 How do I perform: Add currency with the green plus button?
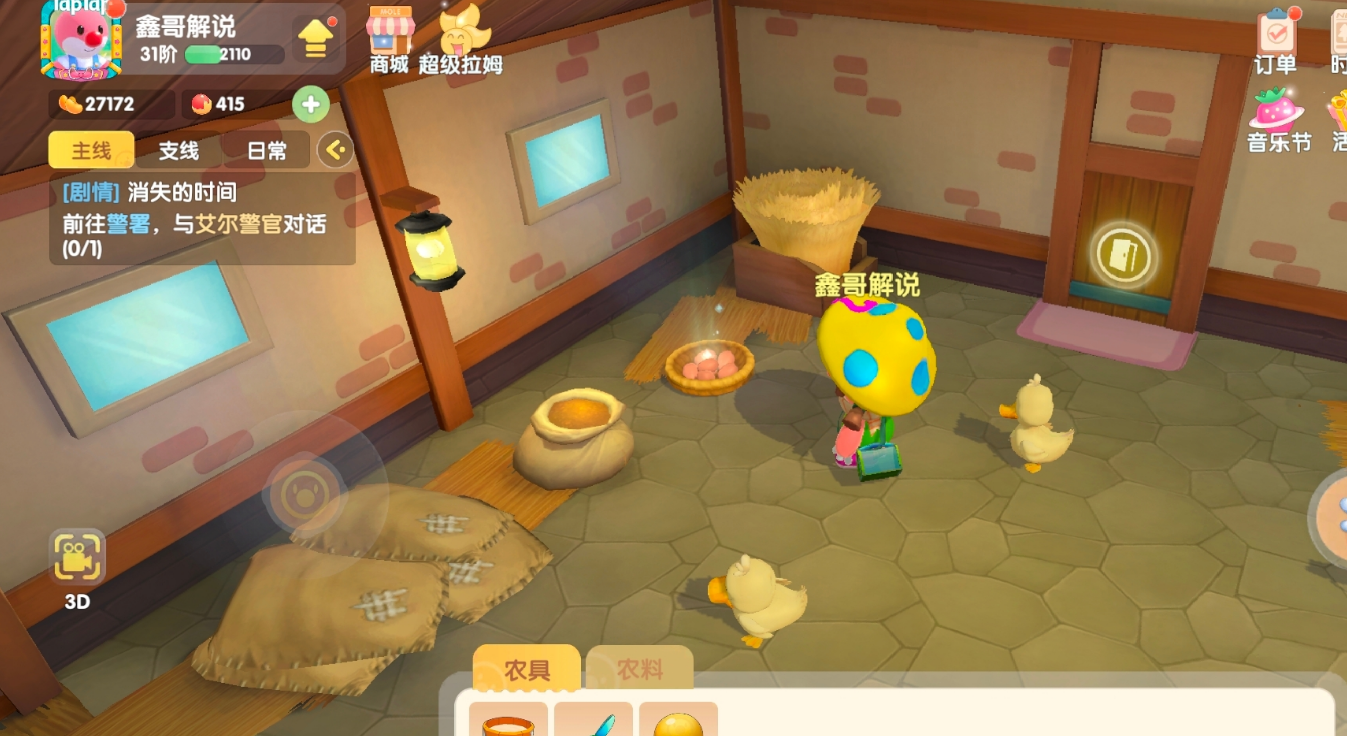(310, 104)
